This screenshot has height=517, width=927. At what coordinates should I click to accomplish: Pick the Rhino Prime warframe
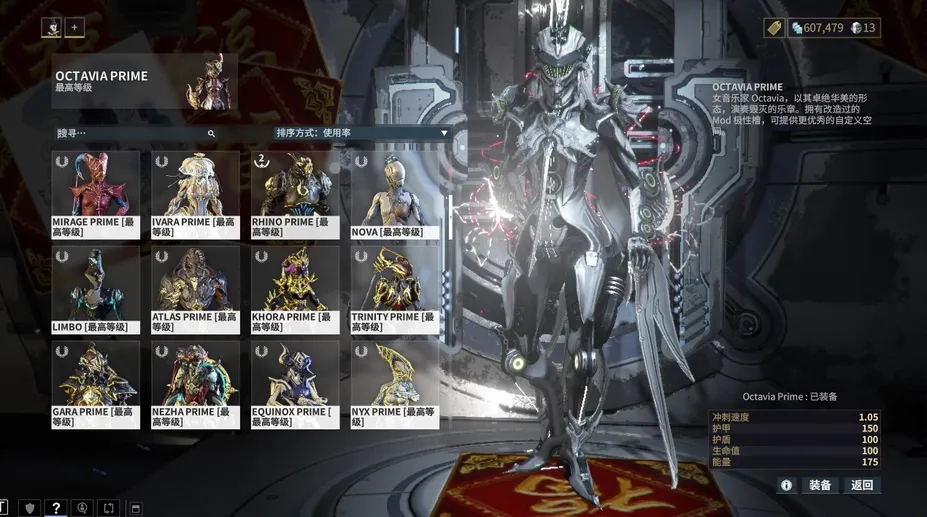[x=295, y=192]
